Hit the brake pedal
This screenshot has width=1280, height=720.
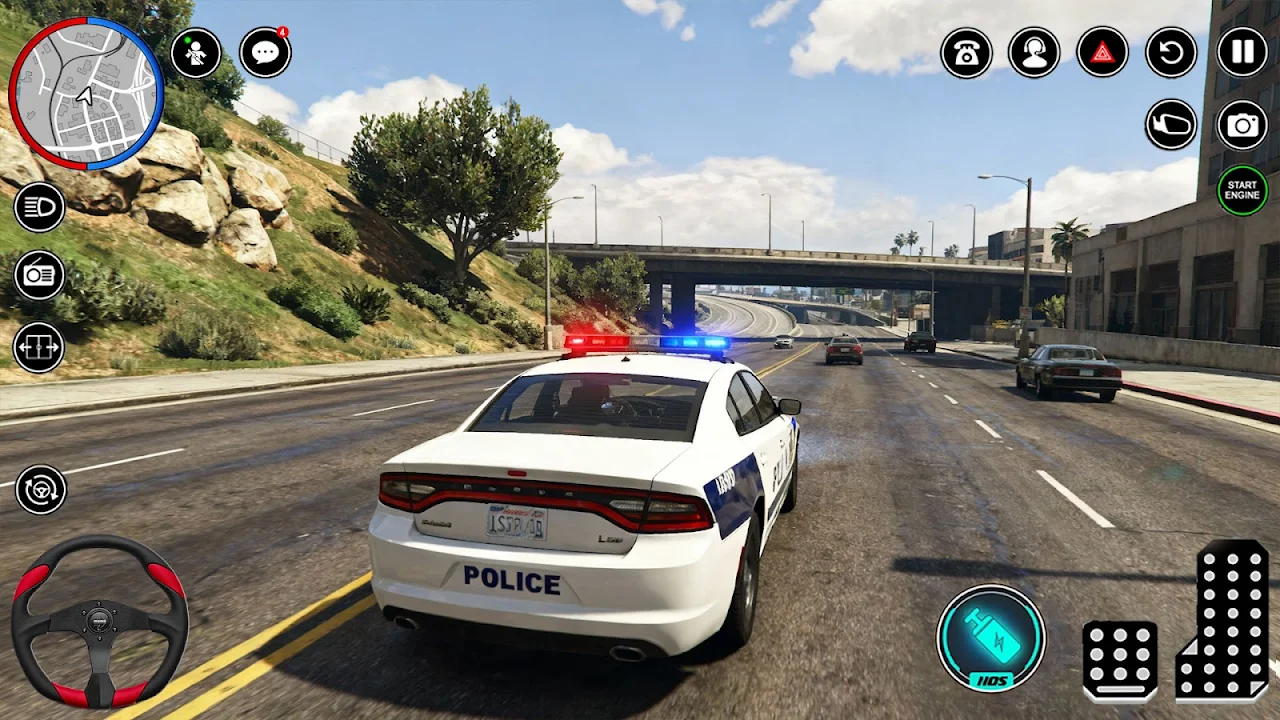tap(1120, 660)
